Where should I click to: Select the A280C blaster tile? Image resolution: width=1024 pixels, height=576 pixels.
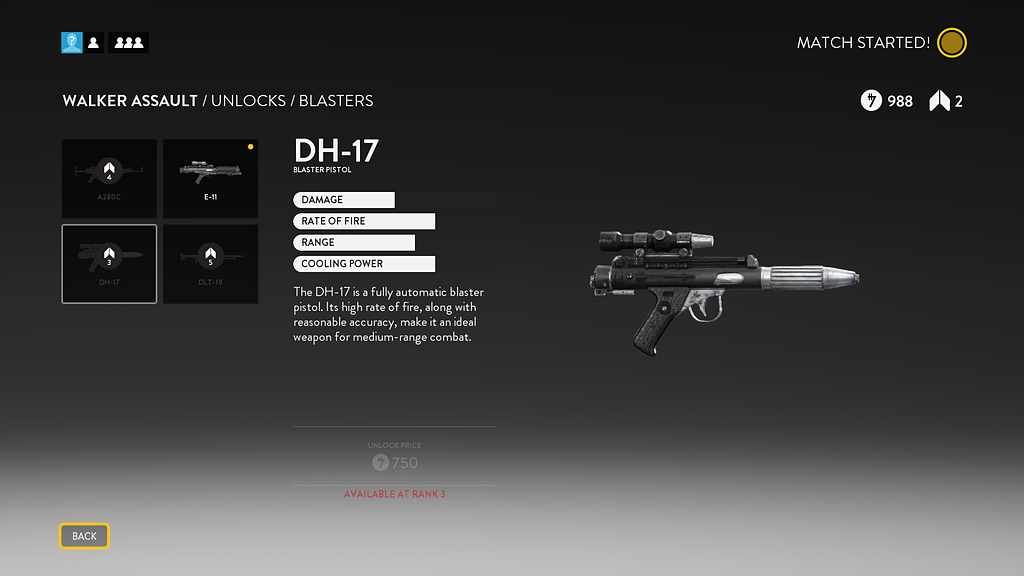click(109, 178)
